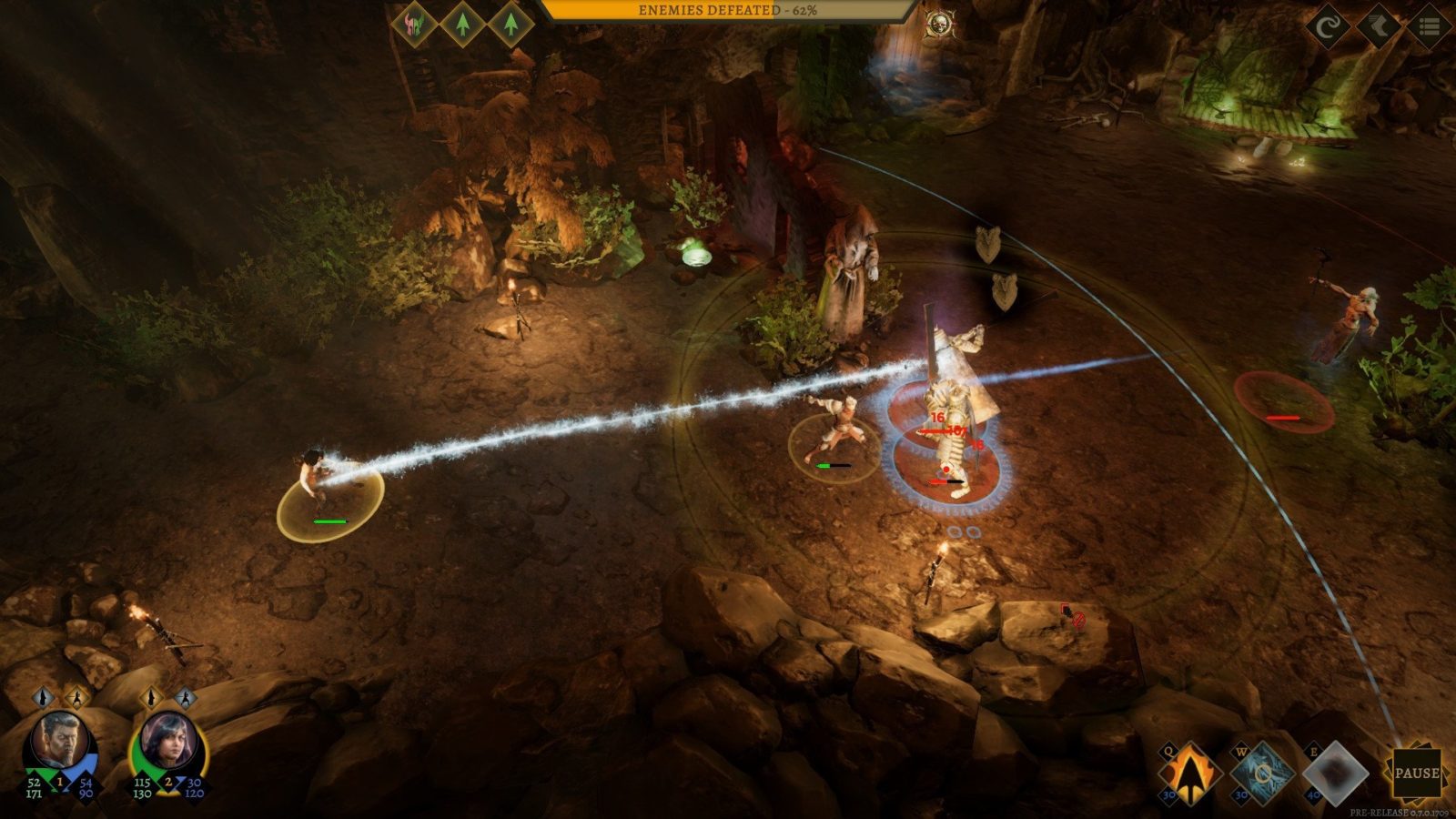Click the PAUSE button

pos(1416,773)
